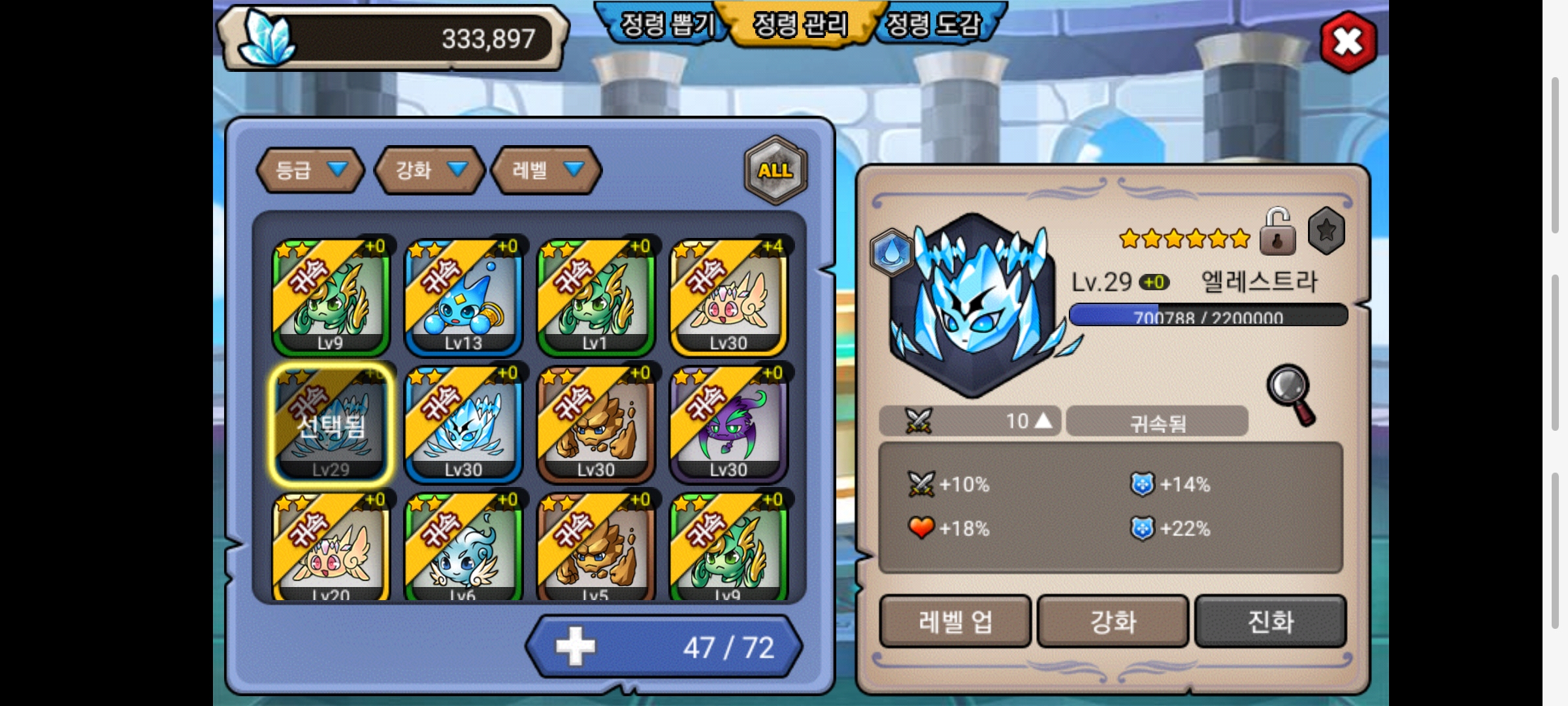Select the 정령 관리 tab
Viewport: 1568px width, 706px height.
(x=800, y=25)
